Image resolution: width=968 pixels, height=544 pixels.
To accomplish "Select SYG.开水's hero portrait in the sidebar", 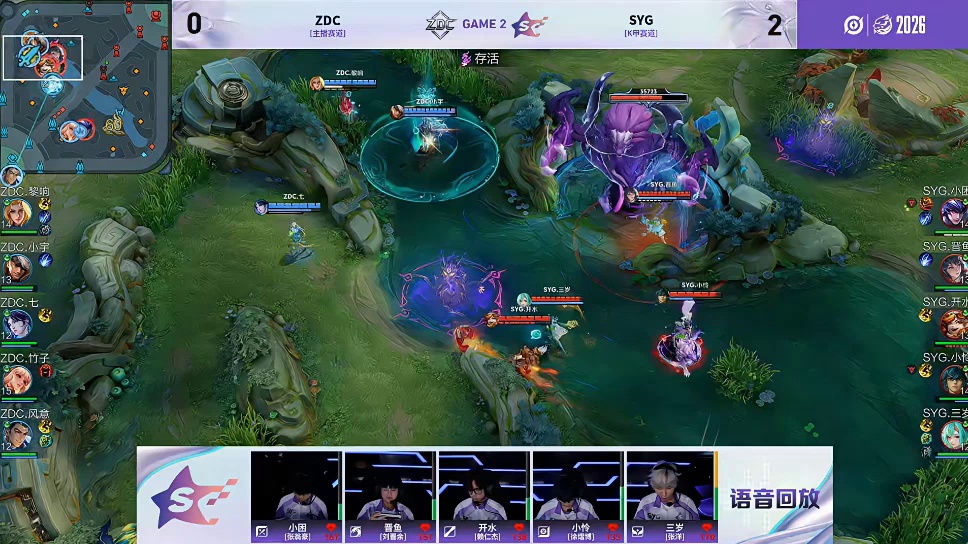I will point(951,324).
